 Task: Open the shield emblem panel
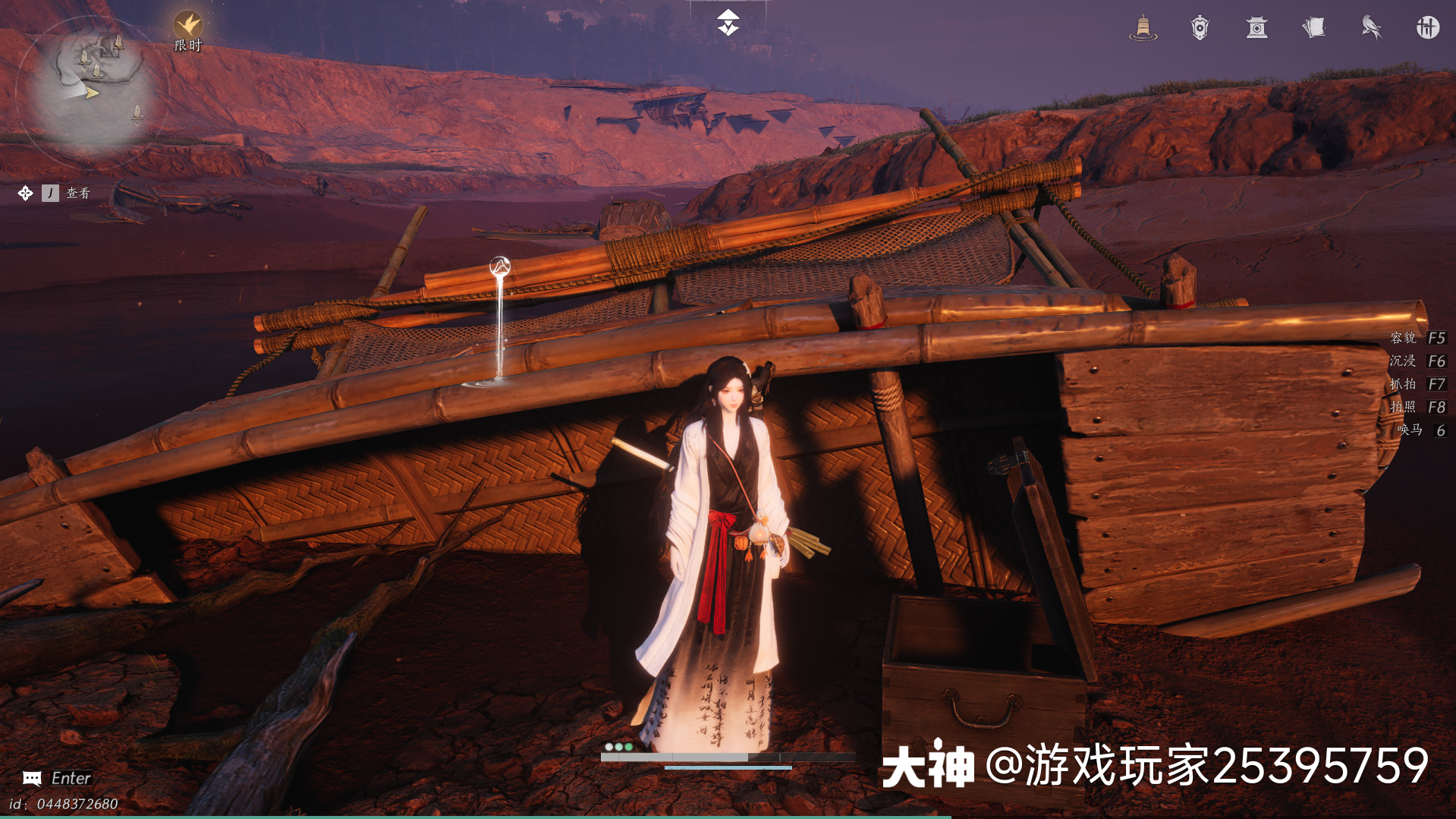coord(1199,28)
